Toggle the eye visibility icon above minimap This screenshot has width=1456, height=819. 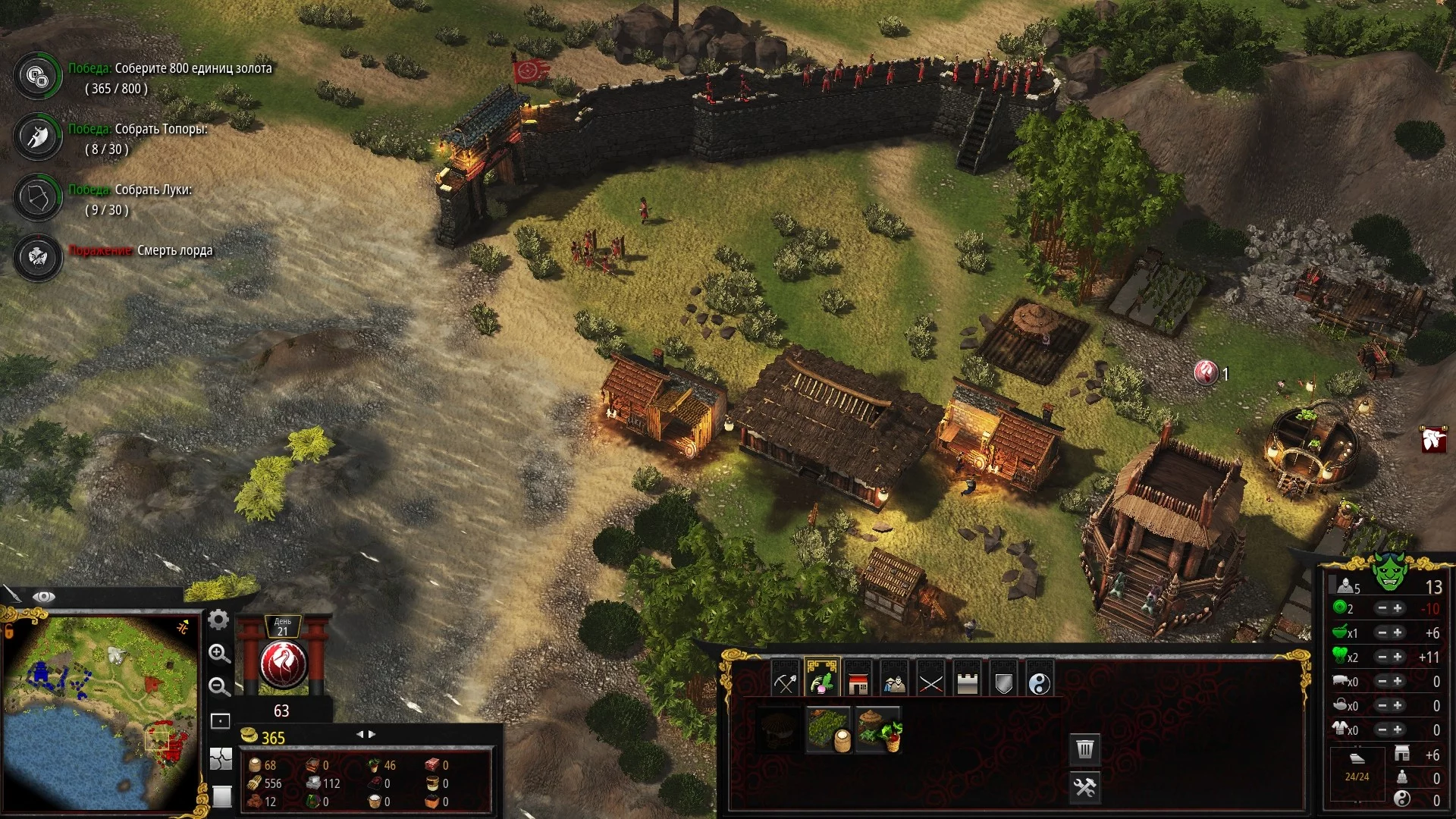pyautogui.click(x=44, y=597)
